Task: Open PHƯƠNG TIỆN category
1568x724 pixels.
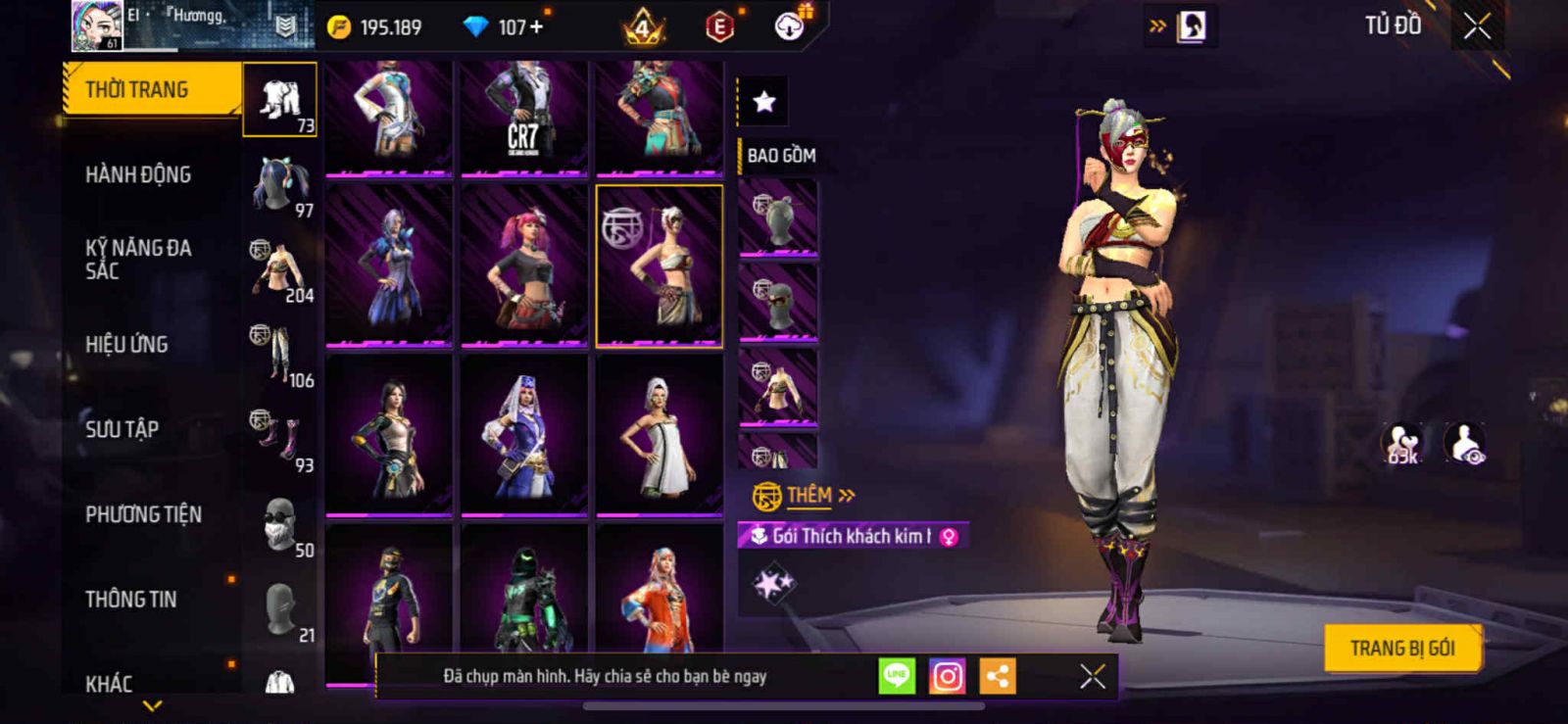Action: (x=143, y=514)
